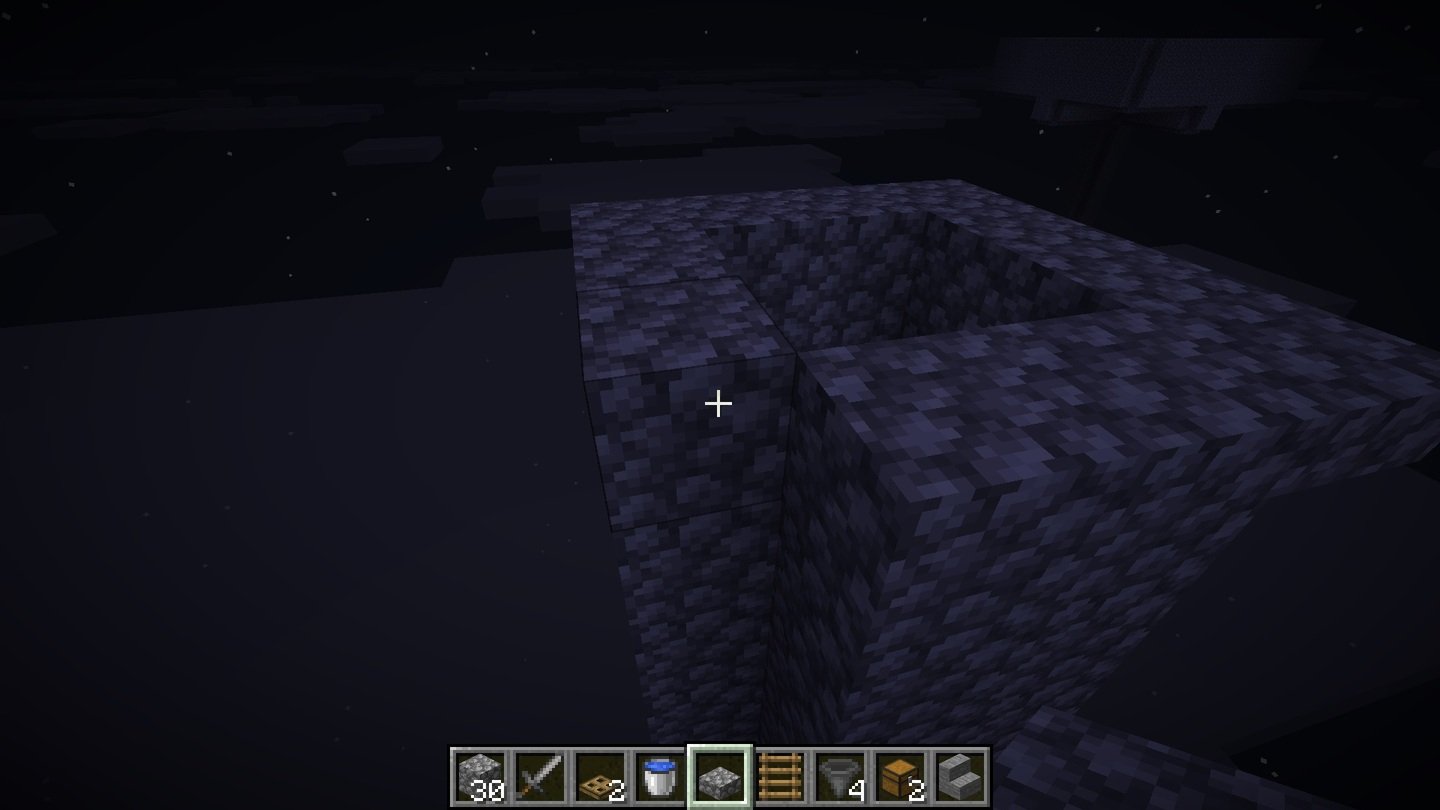Pick the ladder in the hotbar
This screenshot has height=810, width=1440.
780,777
